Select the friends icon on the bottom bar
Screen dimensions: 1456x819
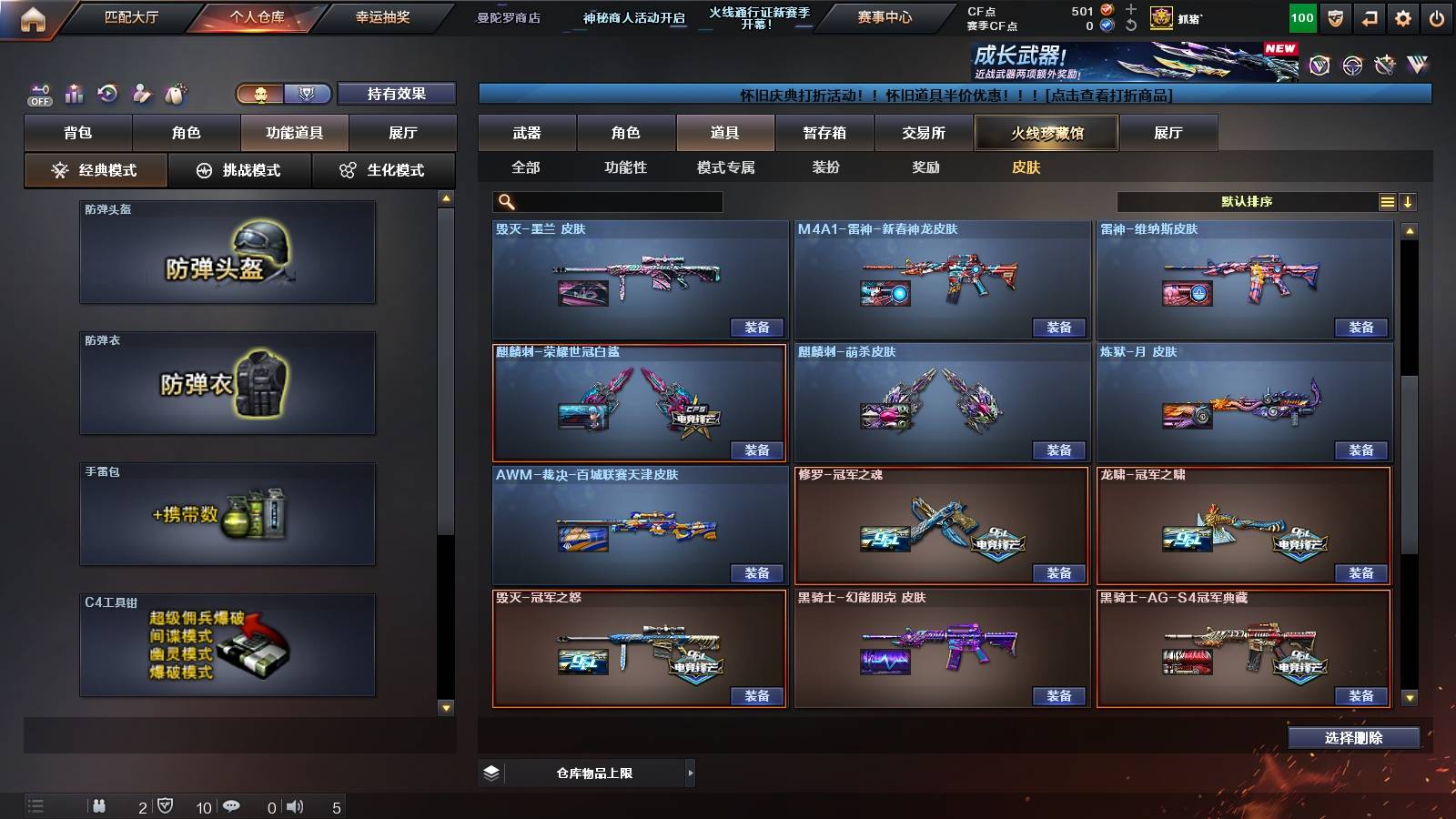(100, 805)
